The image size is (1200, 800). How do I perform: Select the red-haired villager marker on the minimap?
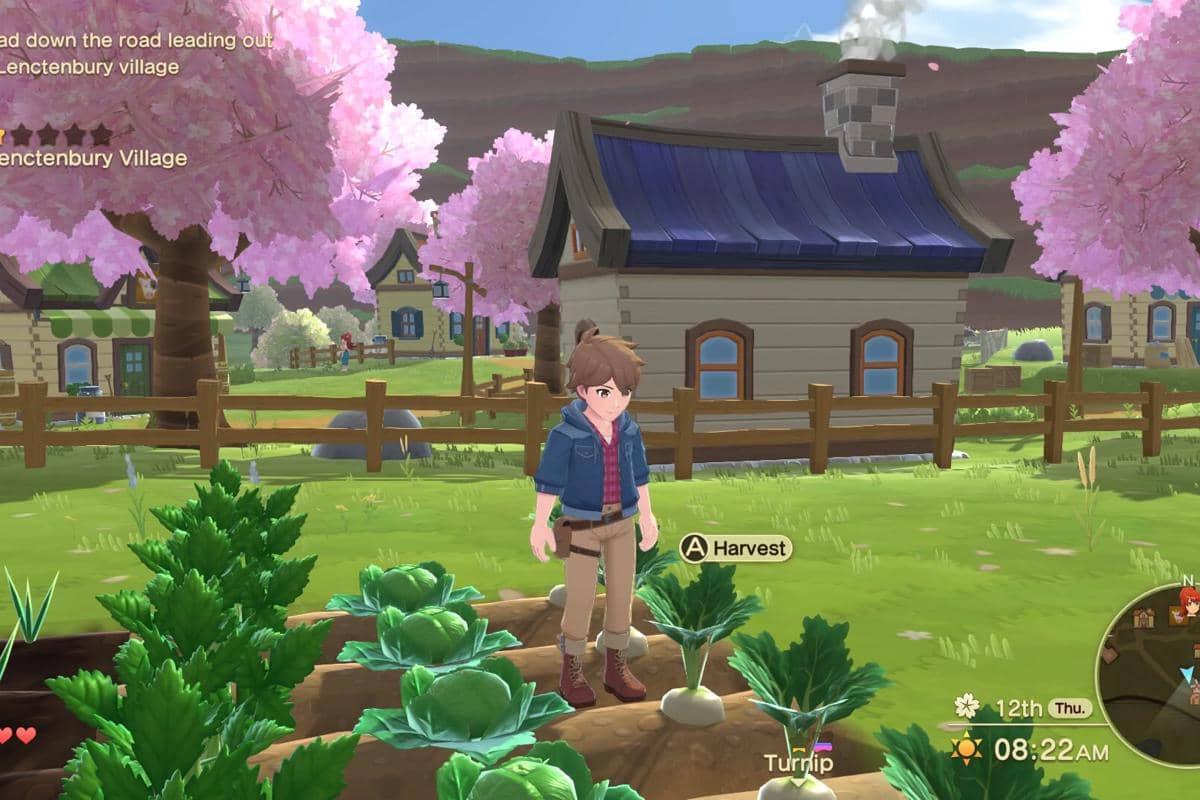point(1189,602)
